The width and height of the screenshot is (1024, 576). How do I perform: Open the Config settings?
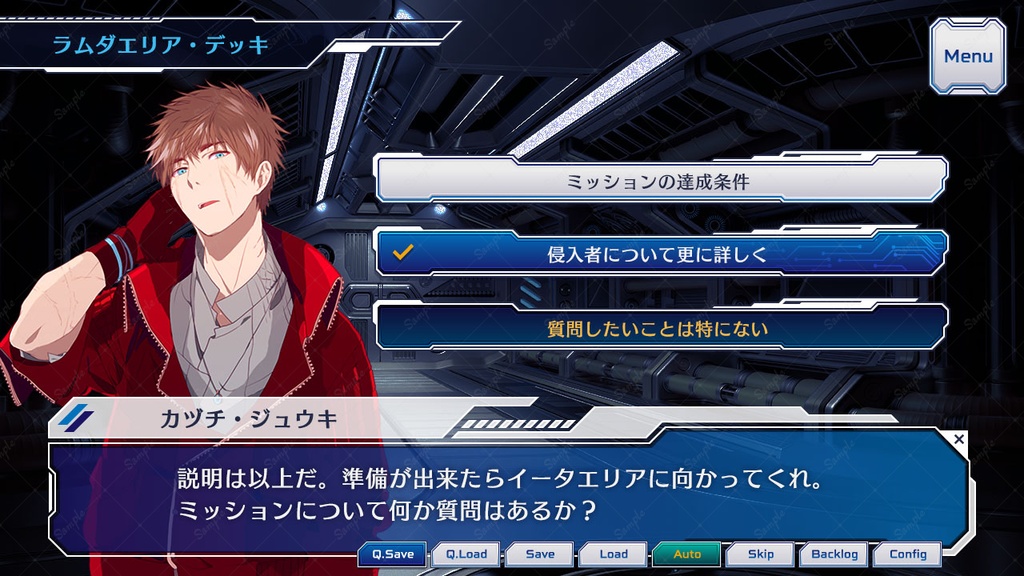point(908,554)
